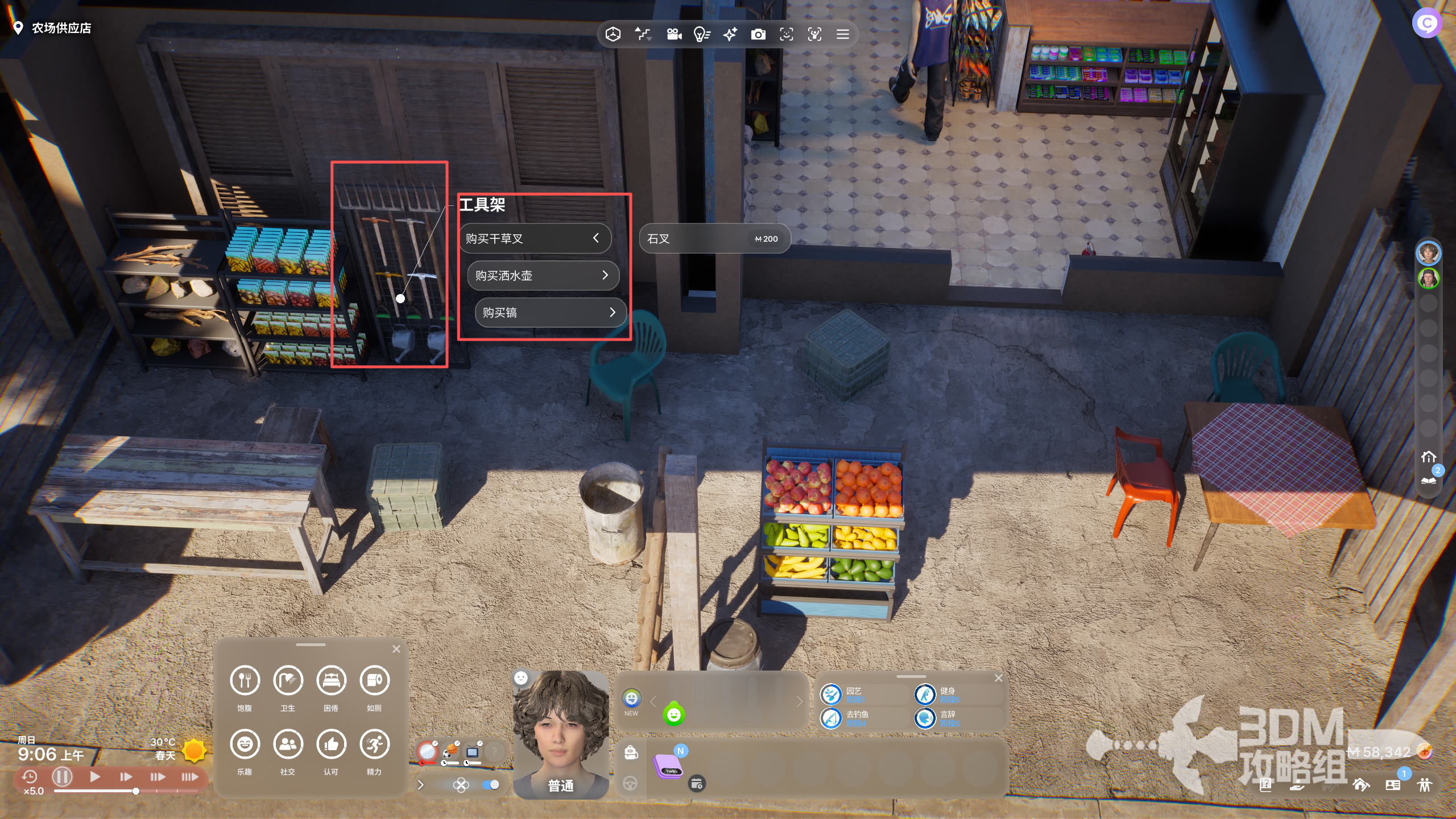Image resolution: width=1456 pixels, height=819 pixels.
Task: Choose the 社交 social need icon
Action: [288, 744]
